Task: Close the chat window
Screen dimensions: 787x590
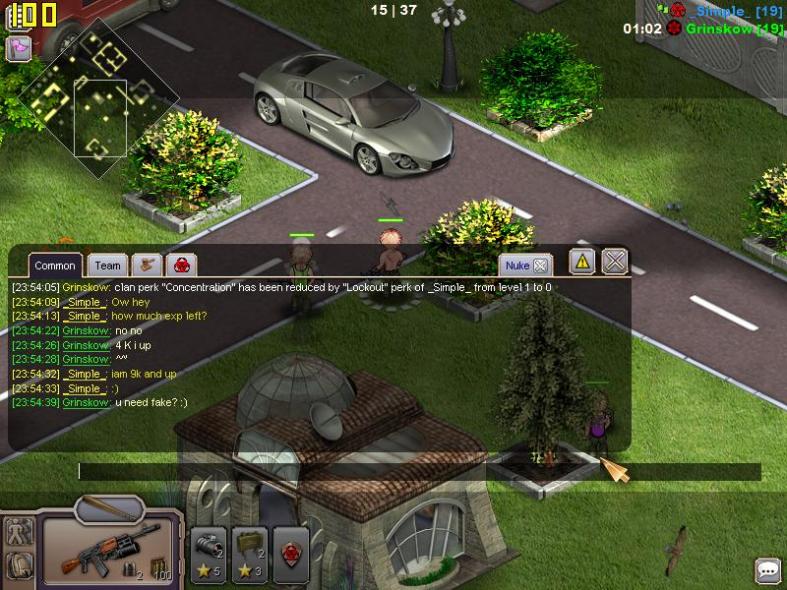Action: coord(615,262)
